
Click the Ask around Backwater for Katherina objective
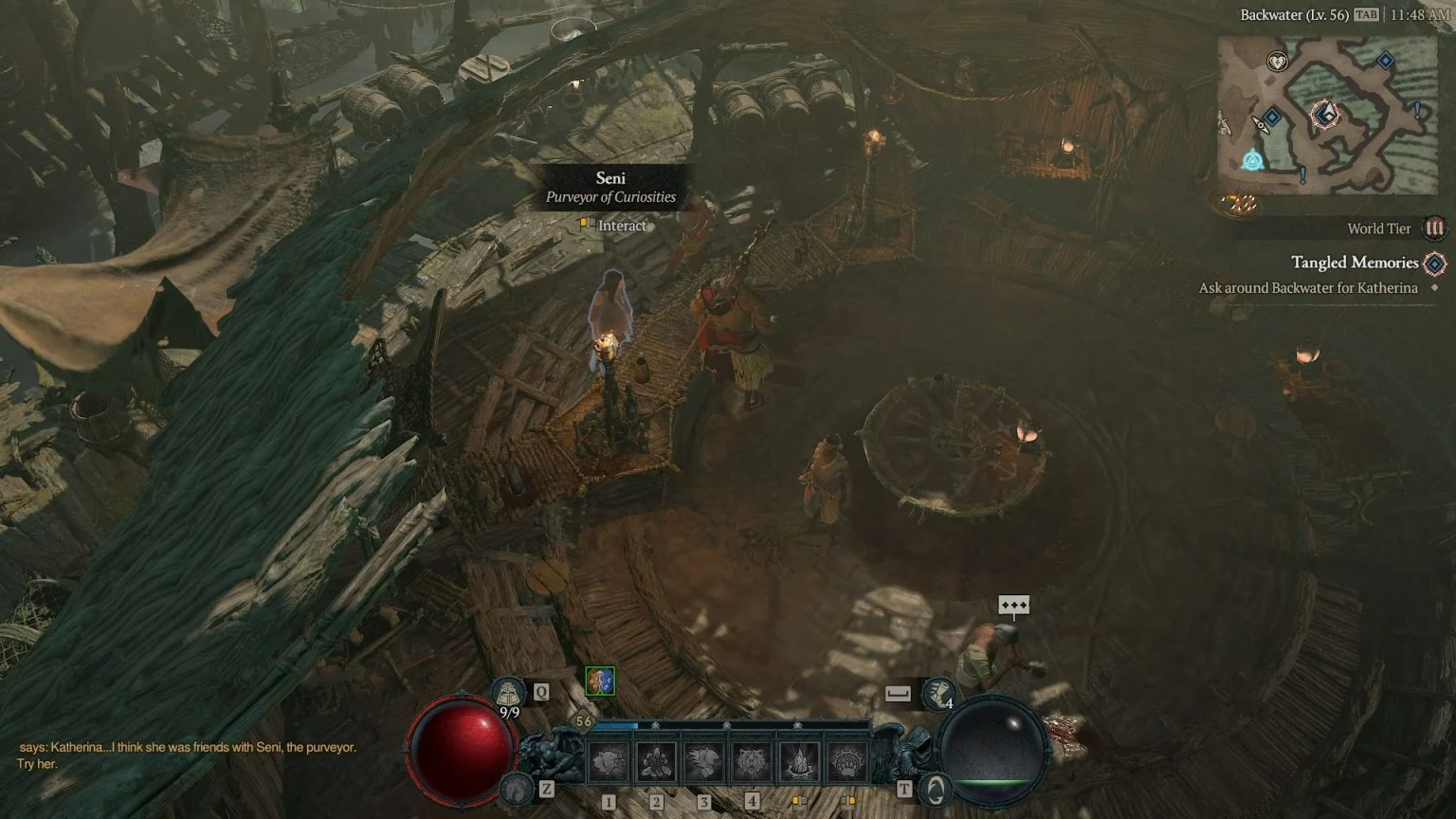tap(1308, 287)
